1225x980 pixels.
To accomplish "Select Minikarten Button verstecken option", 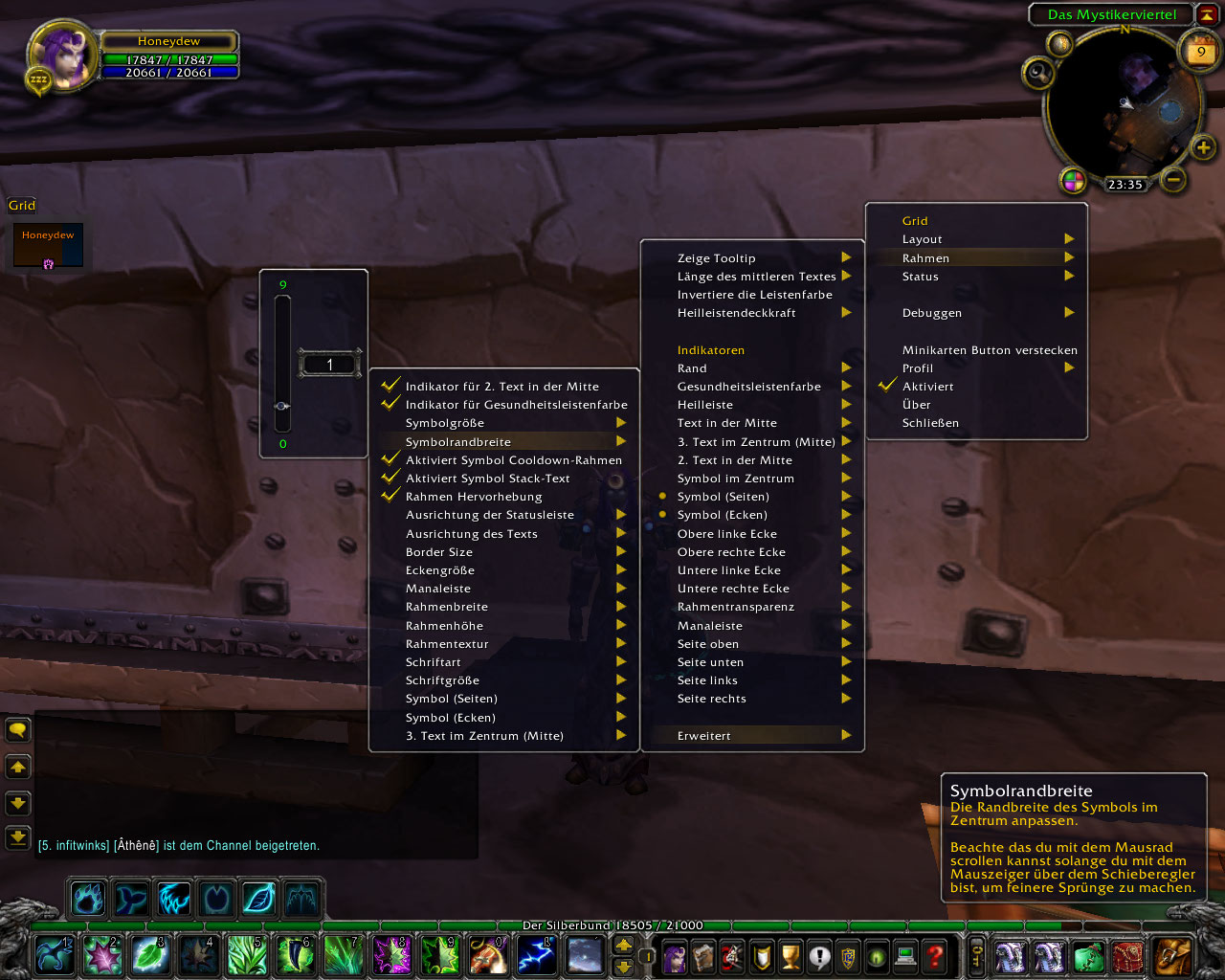I will 989,350.
